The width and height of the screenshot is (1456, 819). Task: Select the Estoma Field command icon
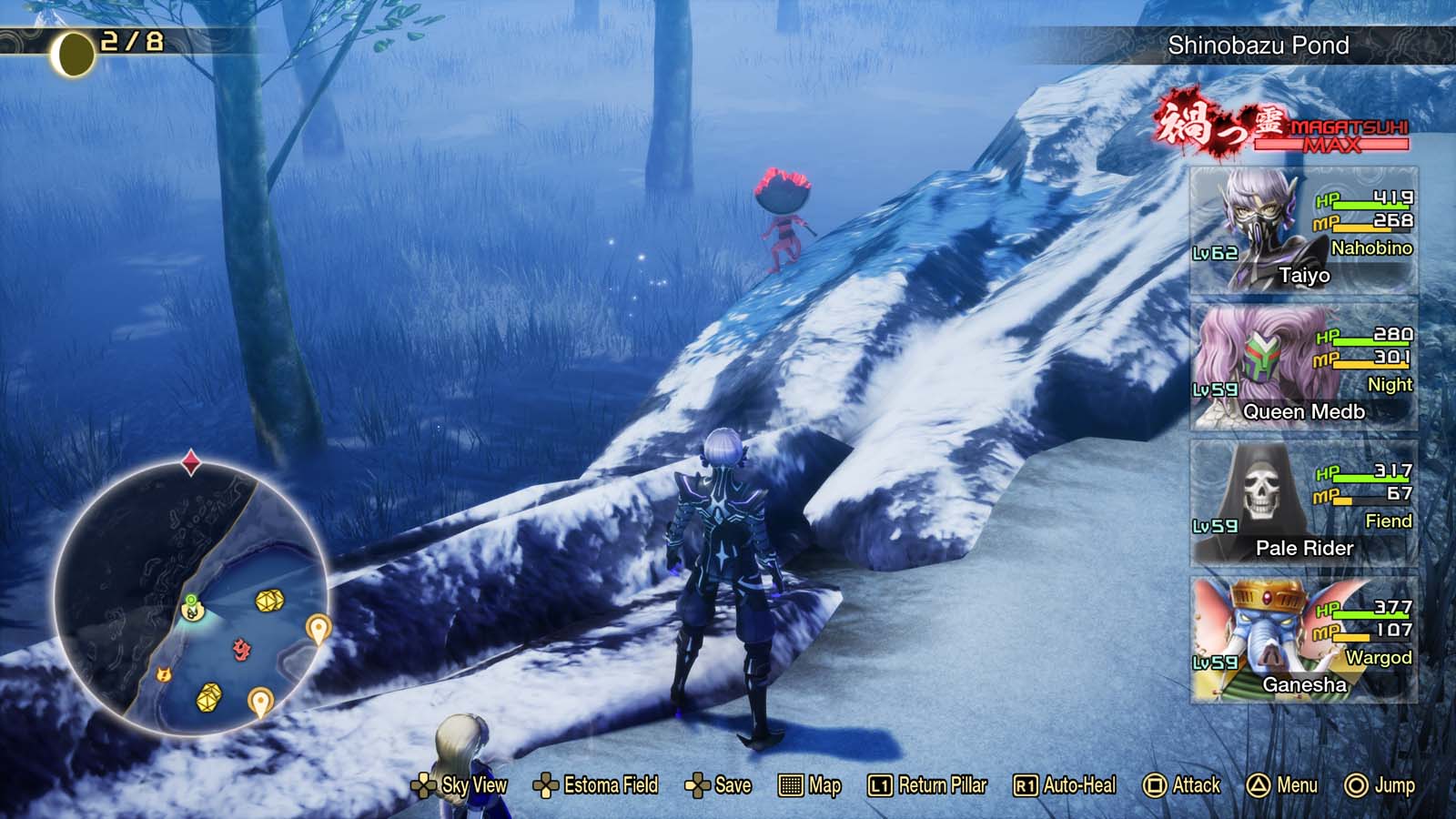click(545, 784)
